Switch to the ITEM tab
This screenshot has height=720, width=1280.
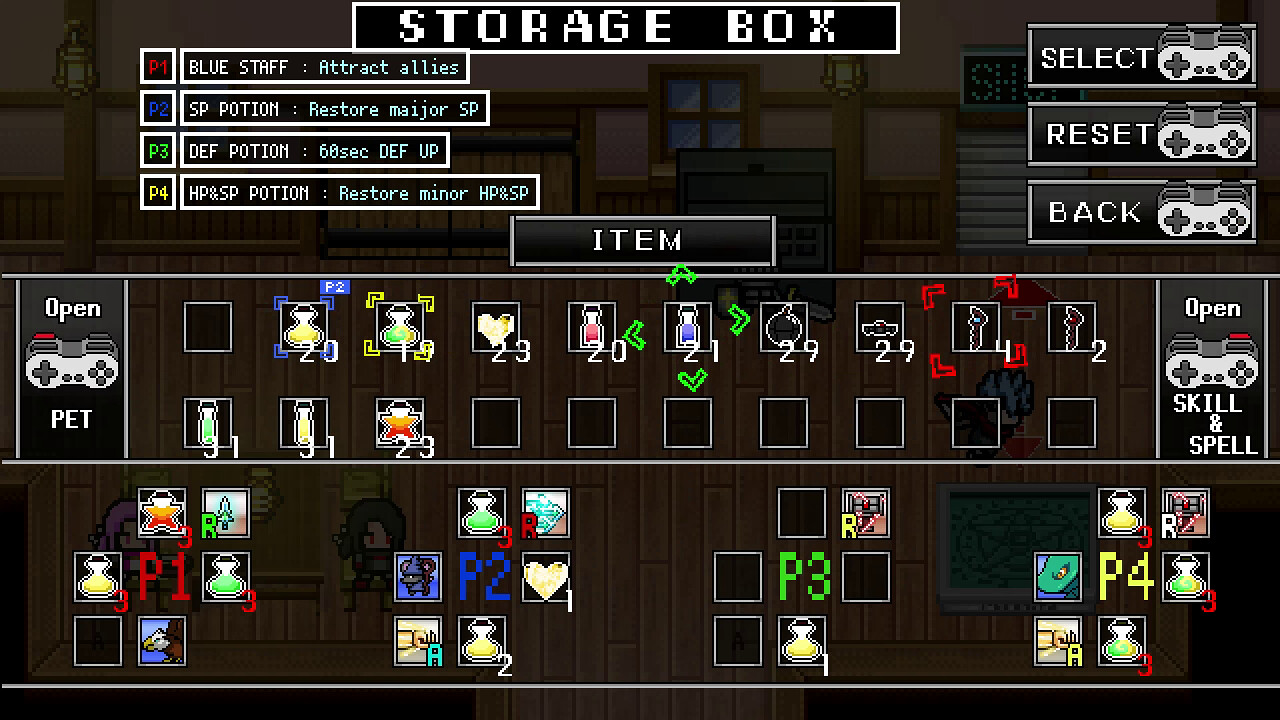click(x=642, y=240)
